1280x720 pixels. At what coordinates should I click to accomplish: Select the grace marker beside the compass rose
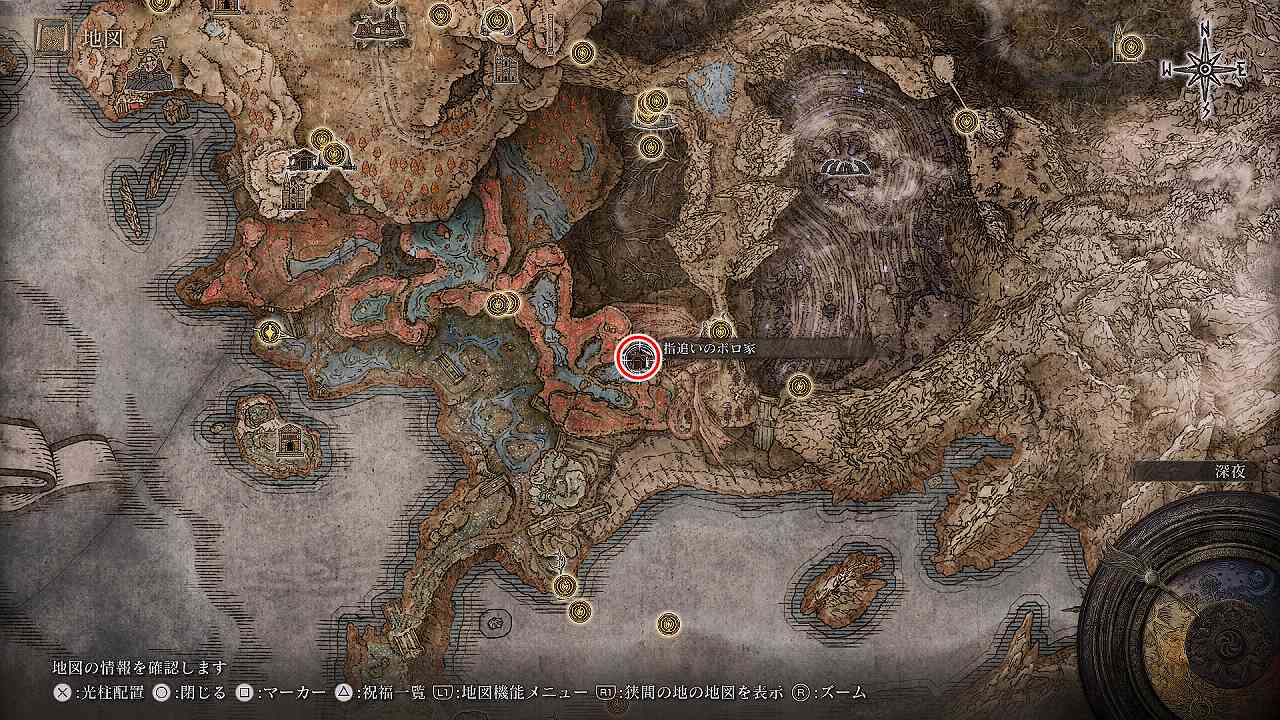(1131, 46)
